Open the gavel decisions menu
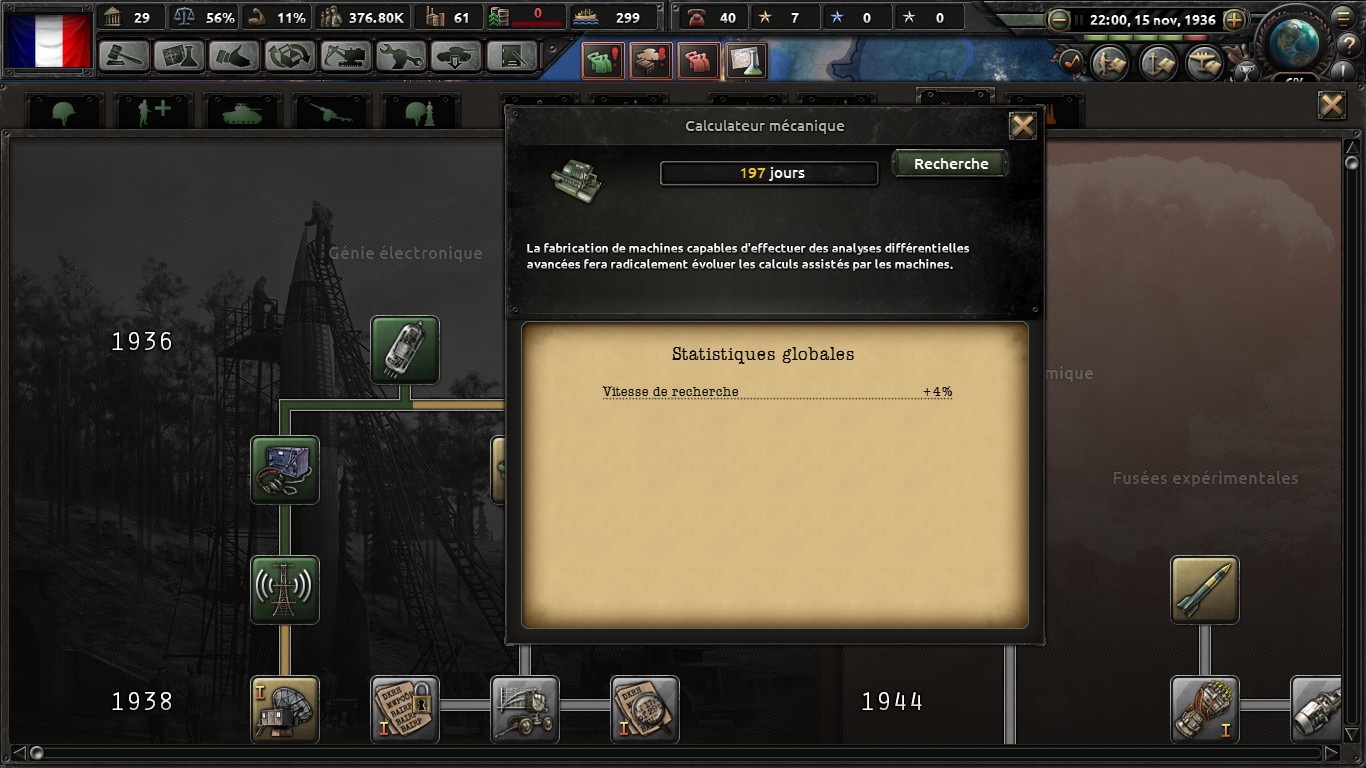 click(x=125, y=56)
